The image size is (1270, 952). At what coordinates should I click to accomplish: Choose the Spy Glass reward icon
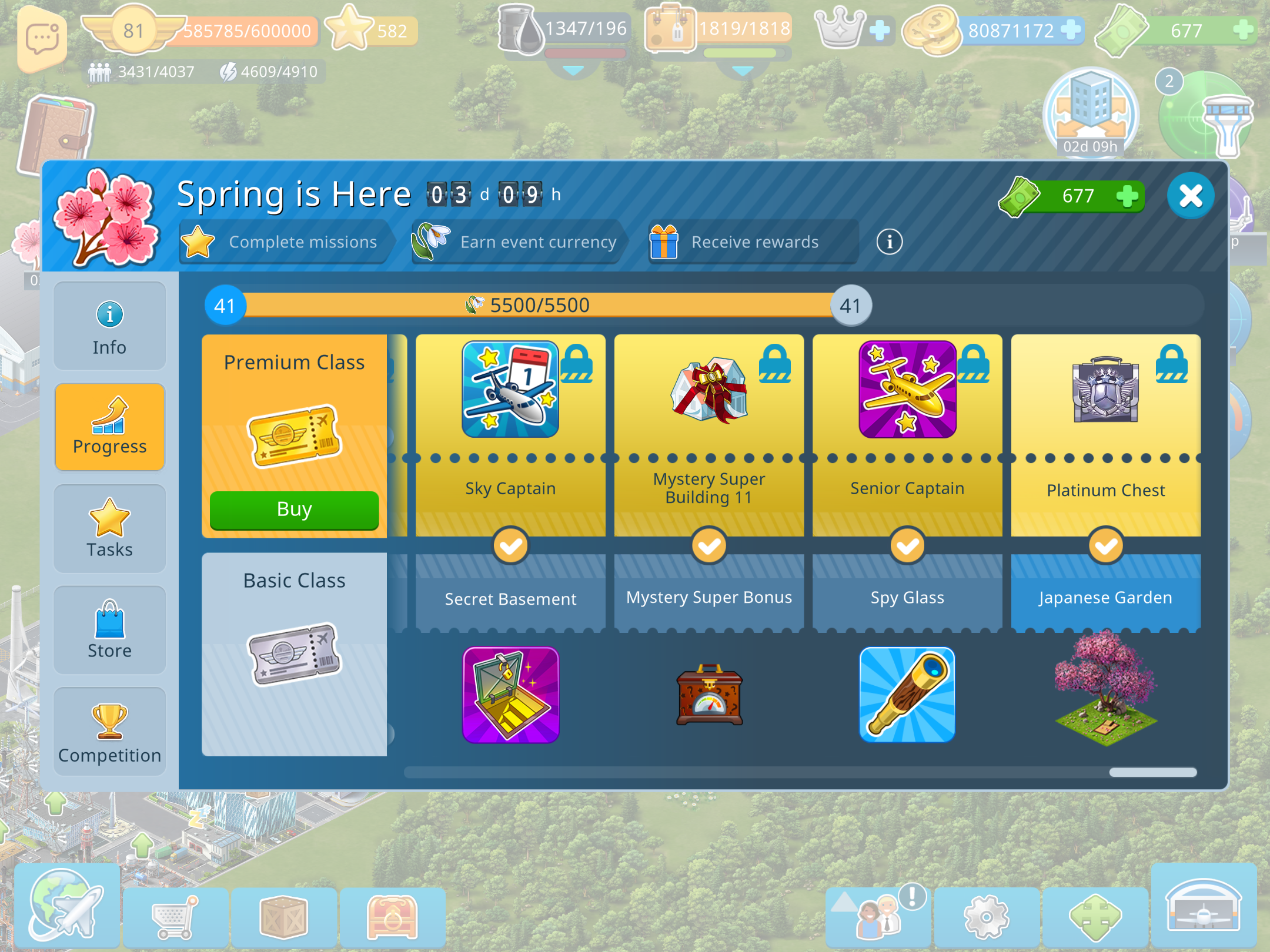tap(907, 695)
